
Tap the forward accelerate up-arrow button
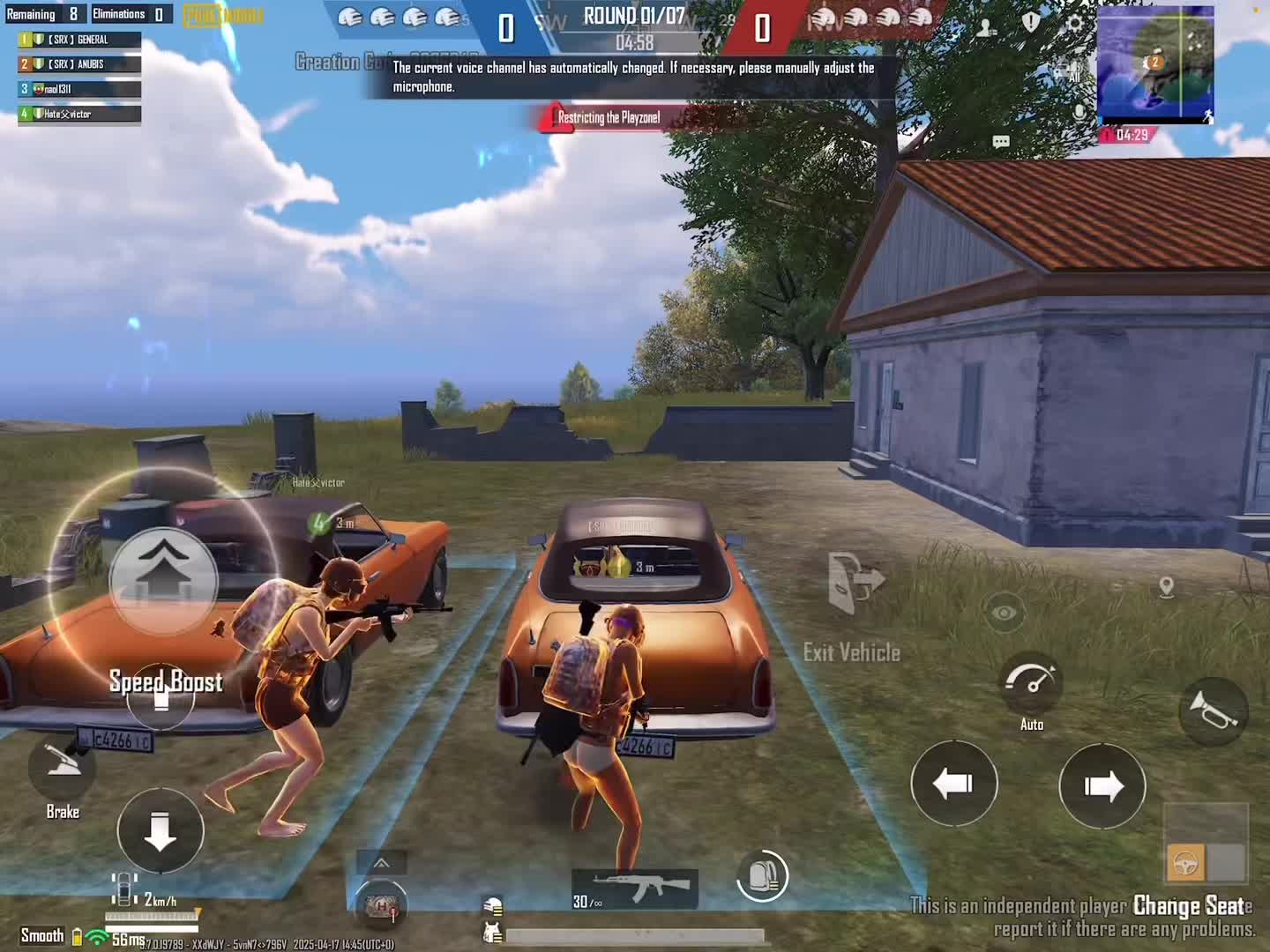click(x=163, y=578)
